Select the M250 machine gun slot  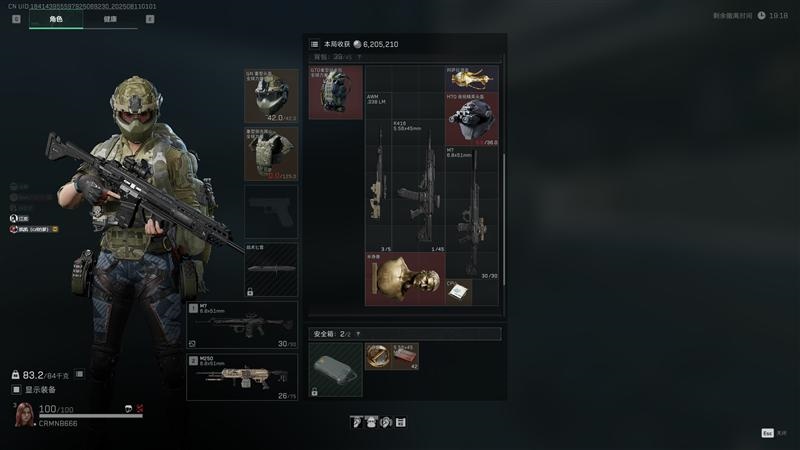(x=242, y=377)
